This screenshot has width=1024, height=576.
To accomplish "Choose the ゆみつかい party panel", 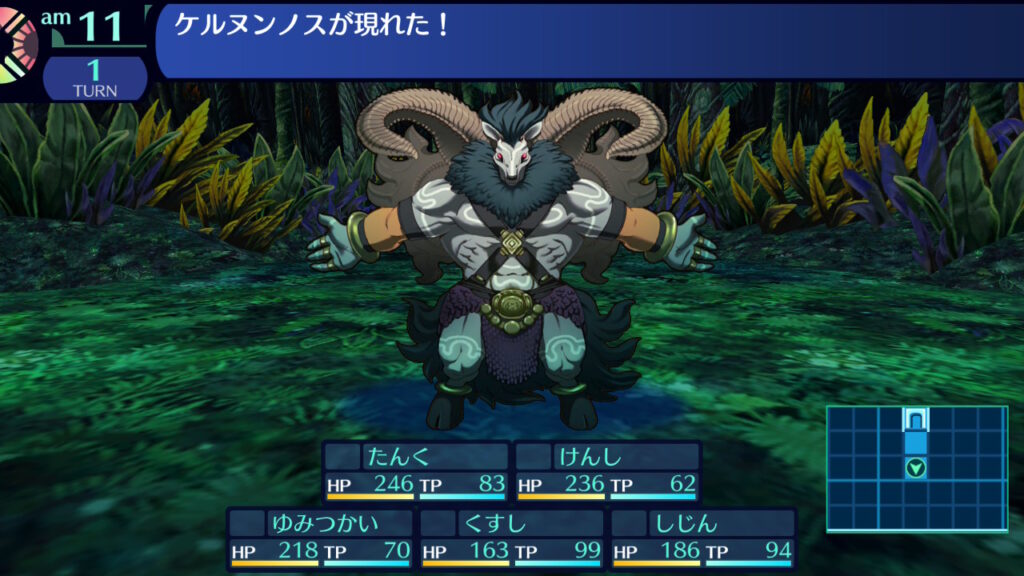I will click(x=319, y=537).
